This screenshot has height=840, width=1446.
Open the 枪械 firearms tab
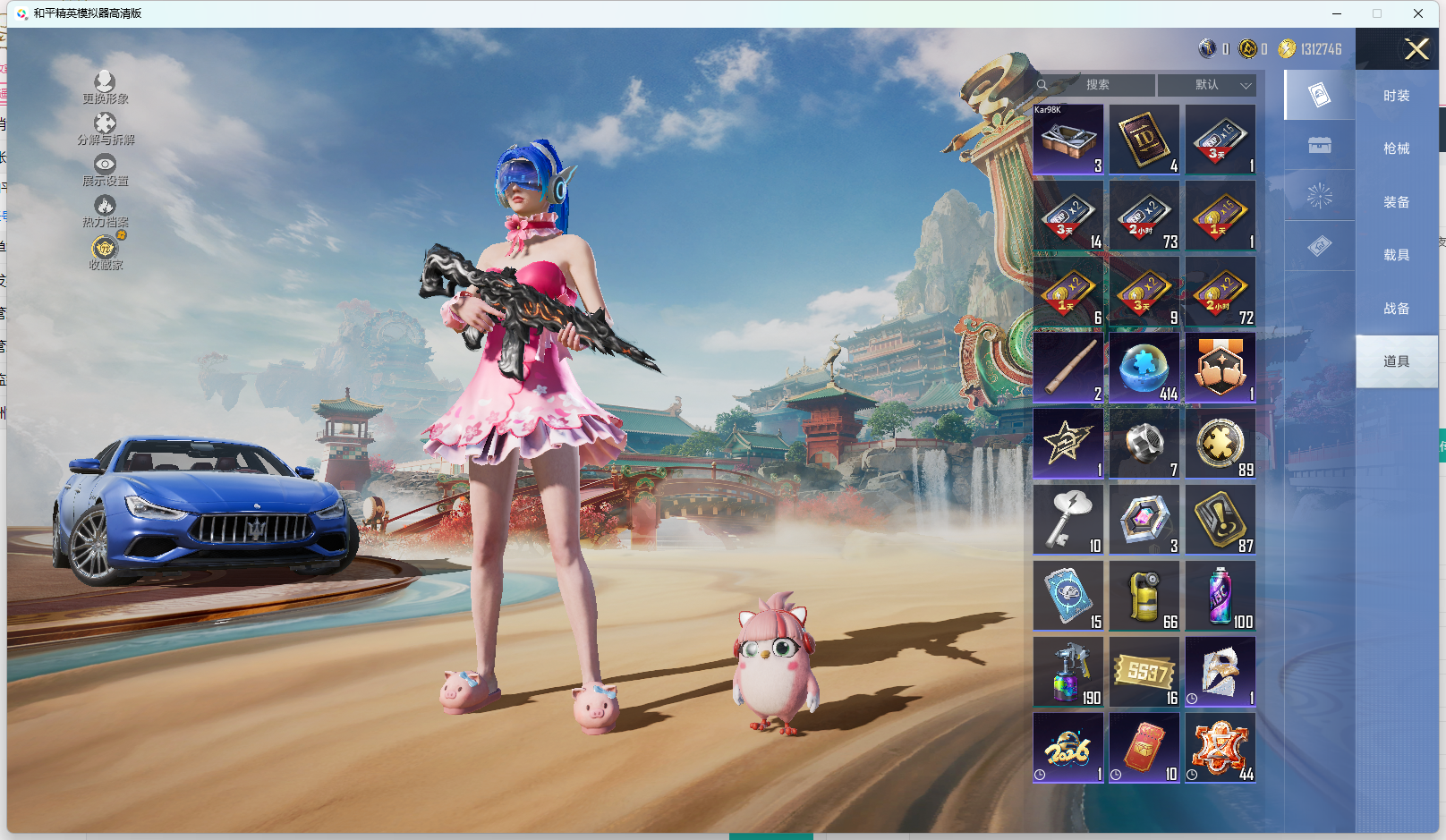pos(1396,148)
